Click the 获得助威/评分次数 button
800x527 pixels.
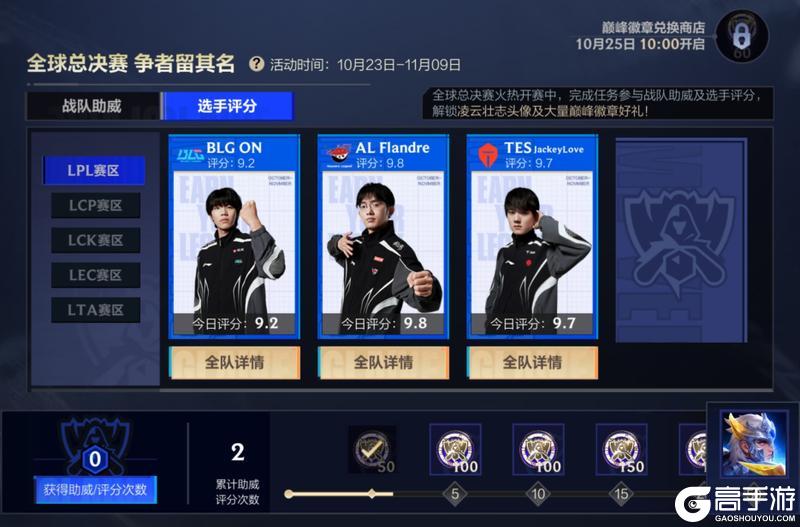coord(95,490)
